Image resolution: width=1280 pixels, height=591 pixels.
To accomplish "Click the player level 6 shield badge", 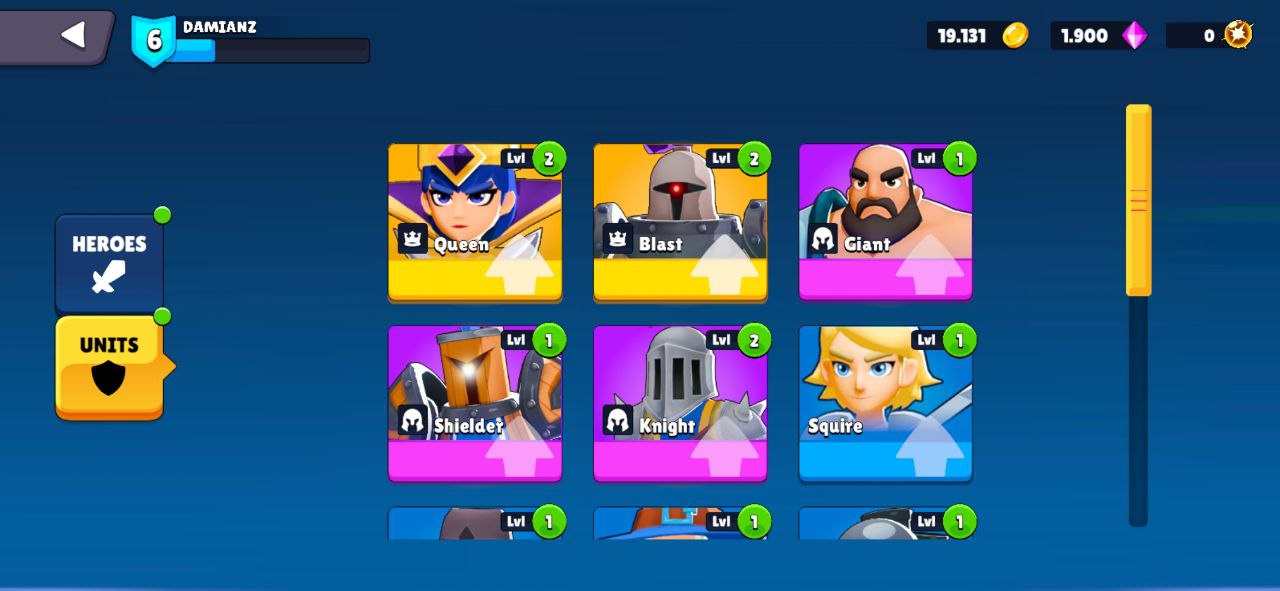I will point(154,40).
